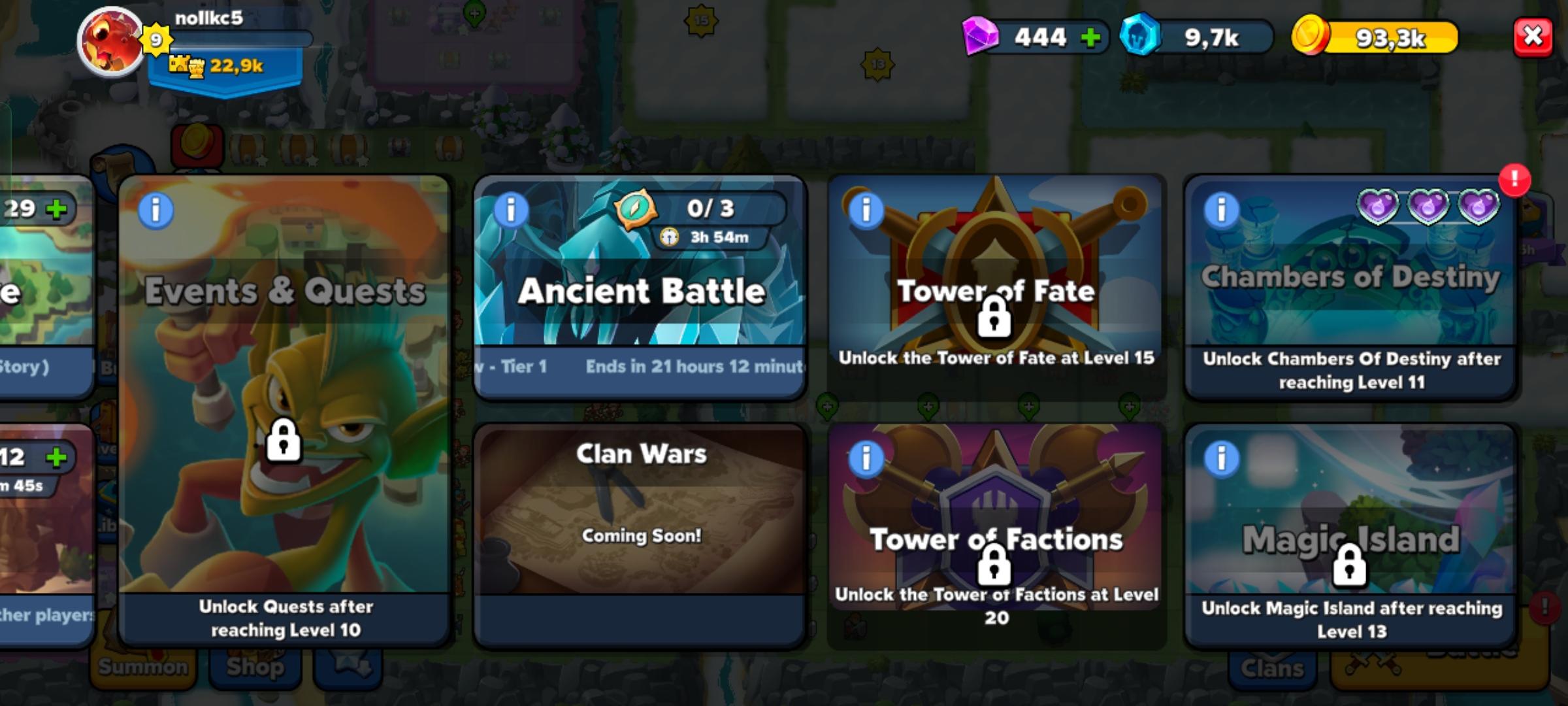This screenshot has height=706, width=1568.
Task: Open the Events & Quests info icon
Action: 155,210
